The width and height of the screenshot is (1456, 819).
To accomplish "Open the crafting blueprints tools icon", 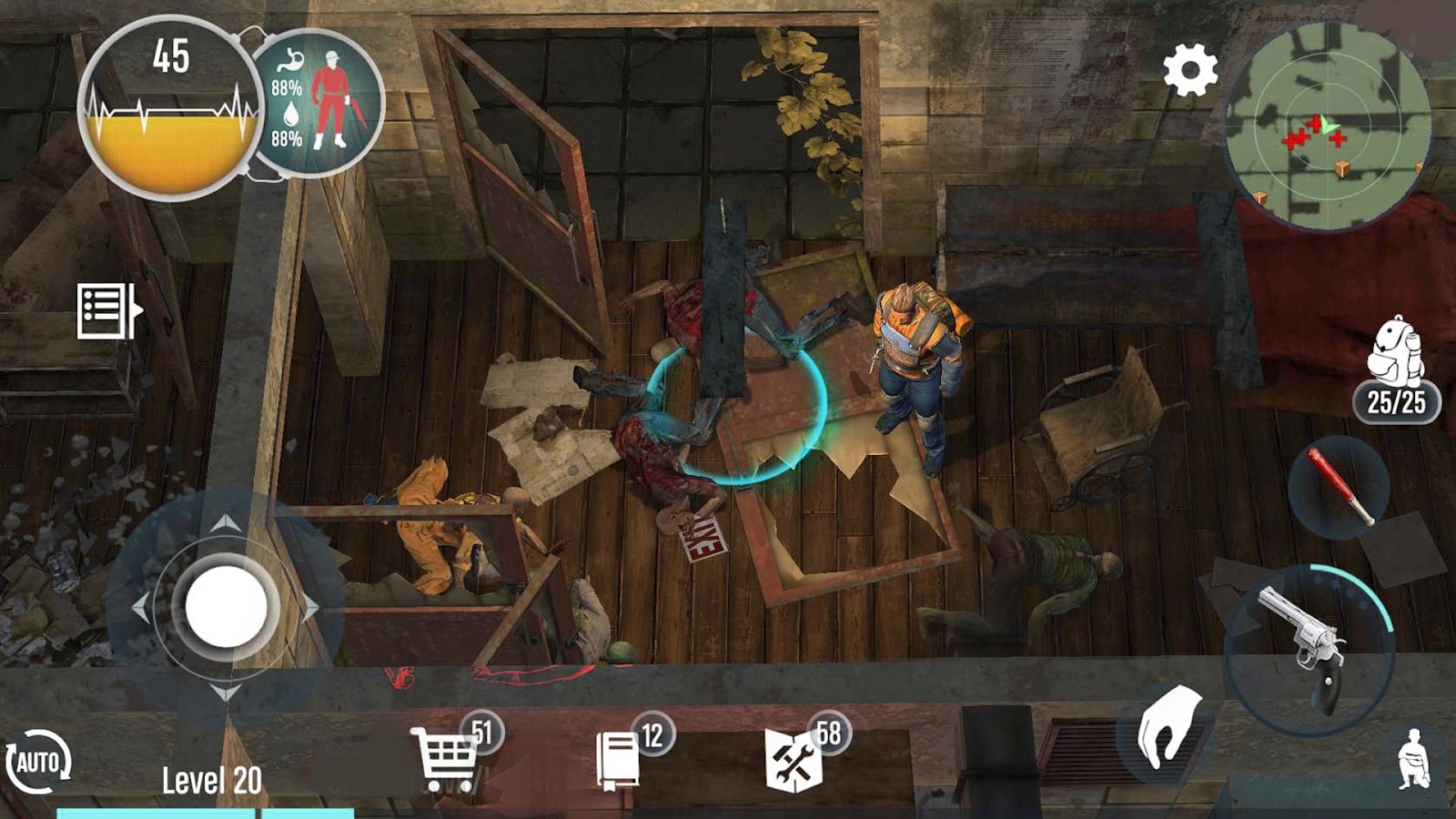I will (794, 759).
